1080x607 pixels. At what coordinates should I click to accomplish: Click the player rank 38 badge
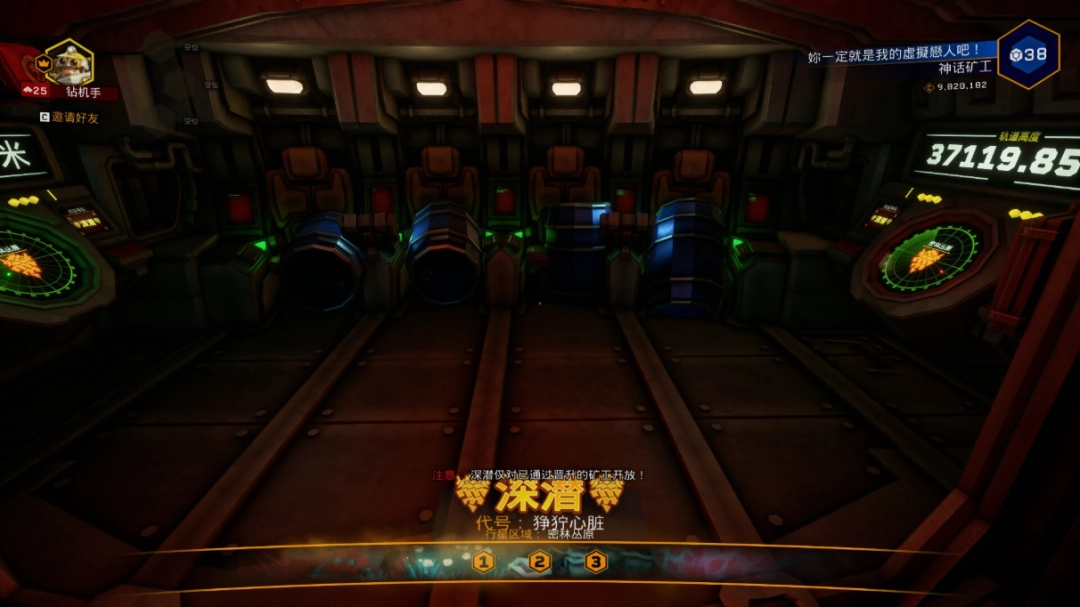1028,54
